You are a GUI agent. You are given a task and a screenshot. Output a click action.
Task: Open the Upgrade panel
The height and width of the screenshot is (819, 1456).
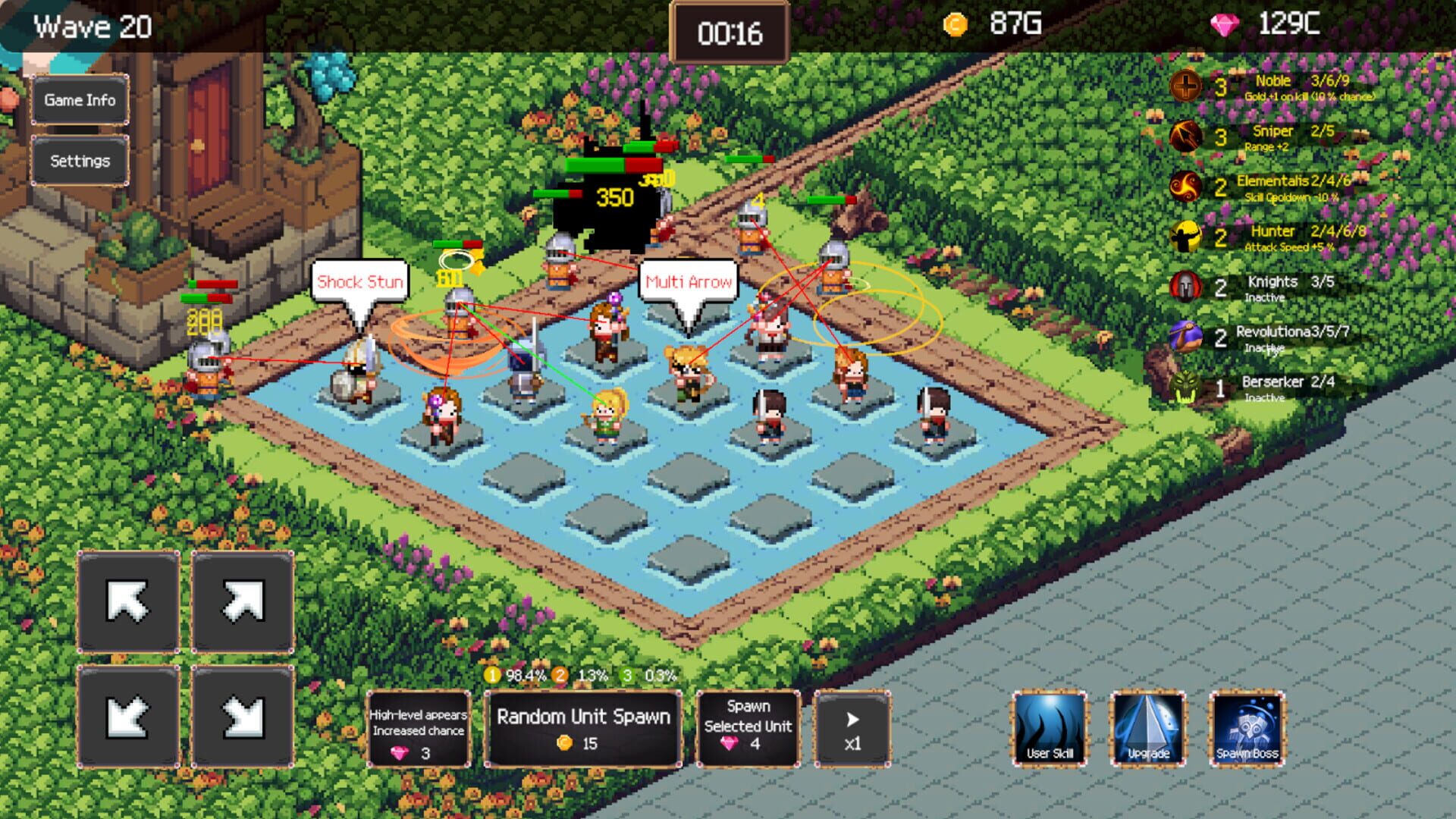coord(1147,728)
